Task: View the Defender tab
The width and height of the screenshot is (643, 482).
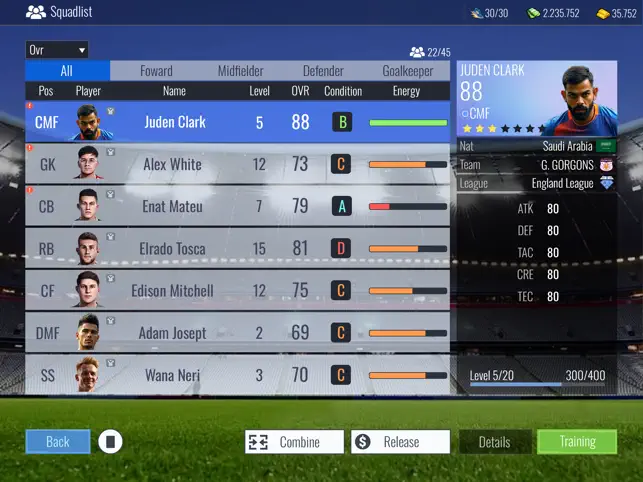Action: pyautogui.click(x=324, y=71)
